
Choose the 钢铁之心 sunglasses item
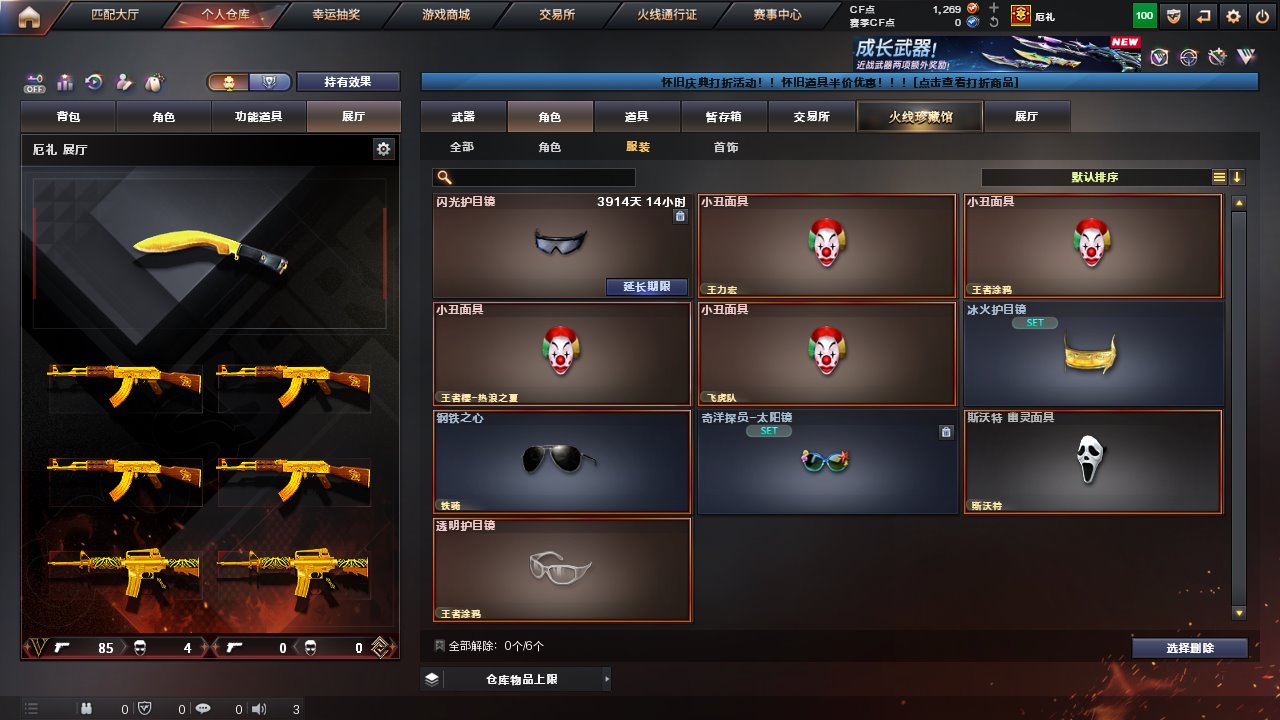562,462
